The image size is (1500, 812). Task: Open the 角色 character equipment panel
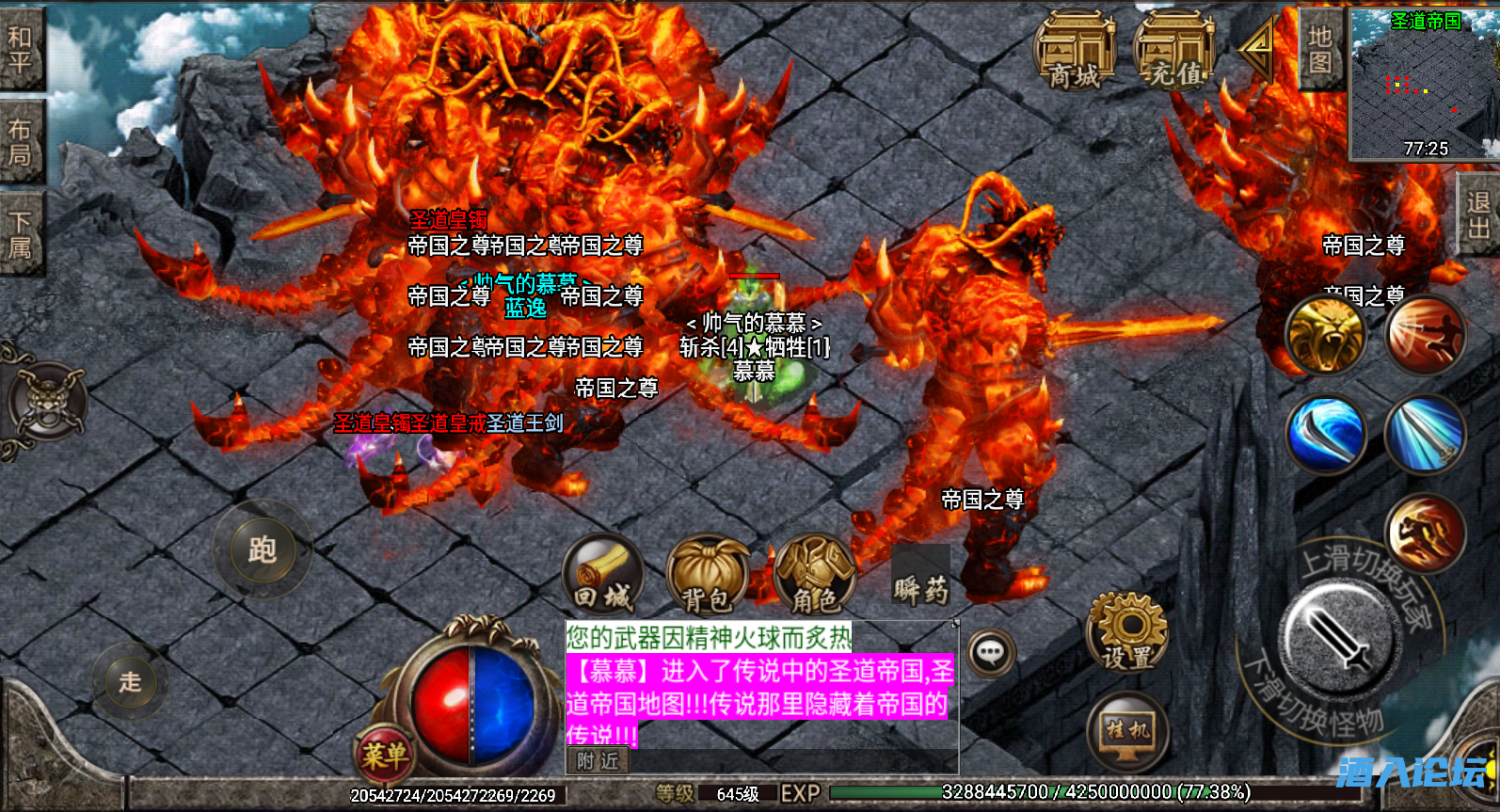coord(815,574)
